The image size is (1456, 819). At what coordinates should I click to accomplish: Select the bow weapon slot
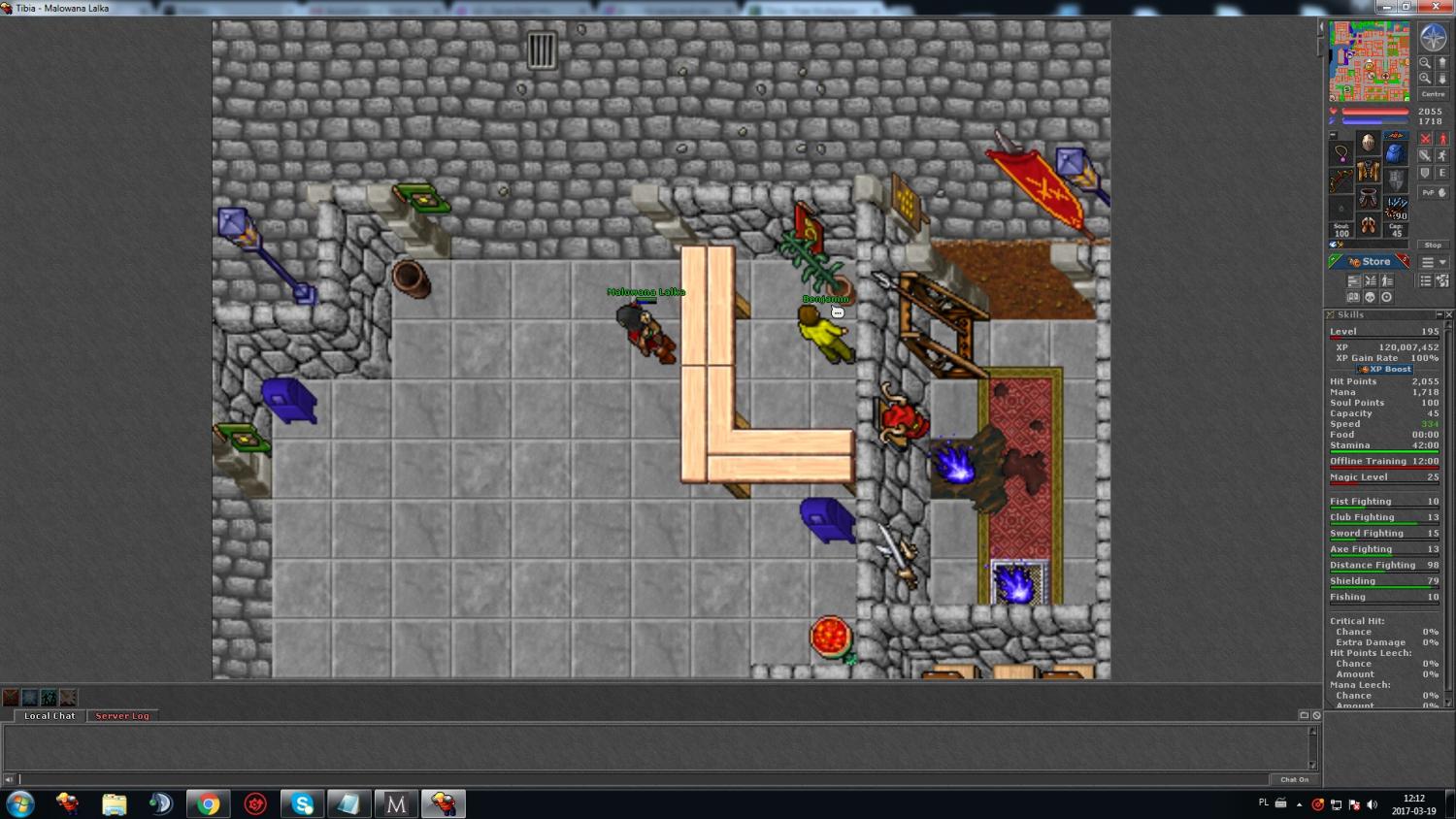[x=1341, y=180]
